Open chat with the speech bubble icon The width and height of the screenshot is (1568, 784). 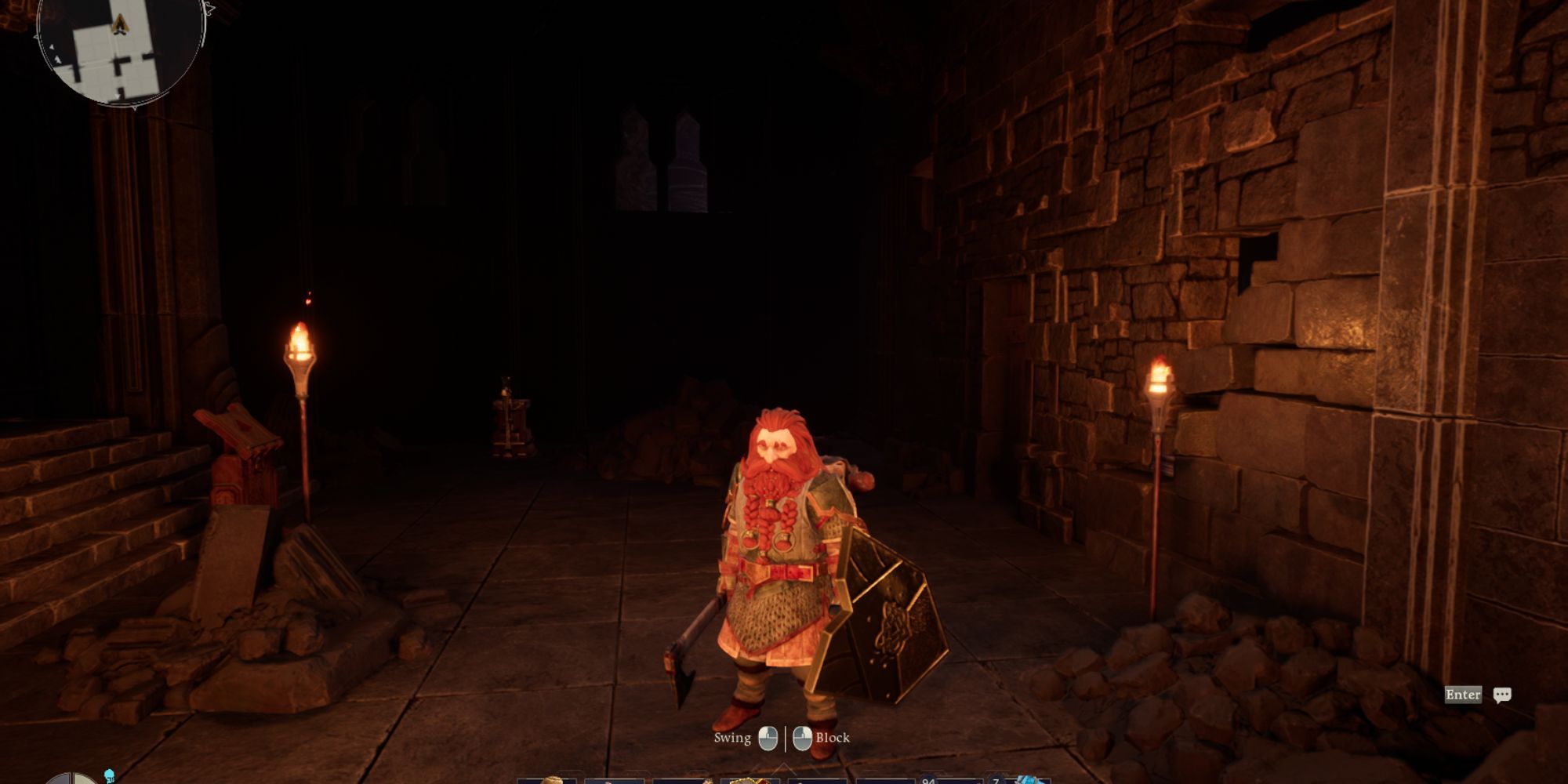tap(1501, 695)
